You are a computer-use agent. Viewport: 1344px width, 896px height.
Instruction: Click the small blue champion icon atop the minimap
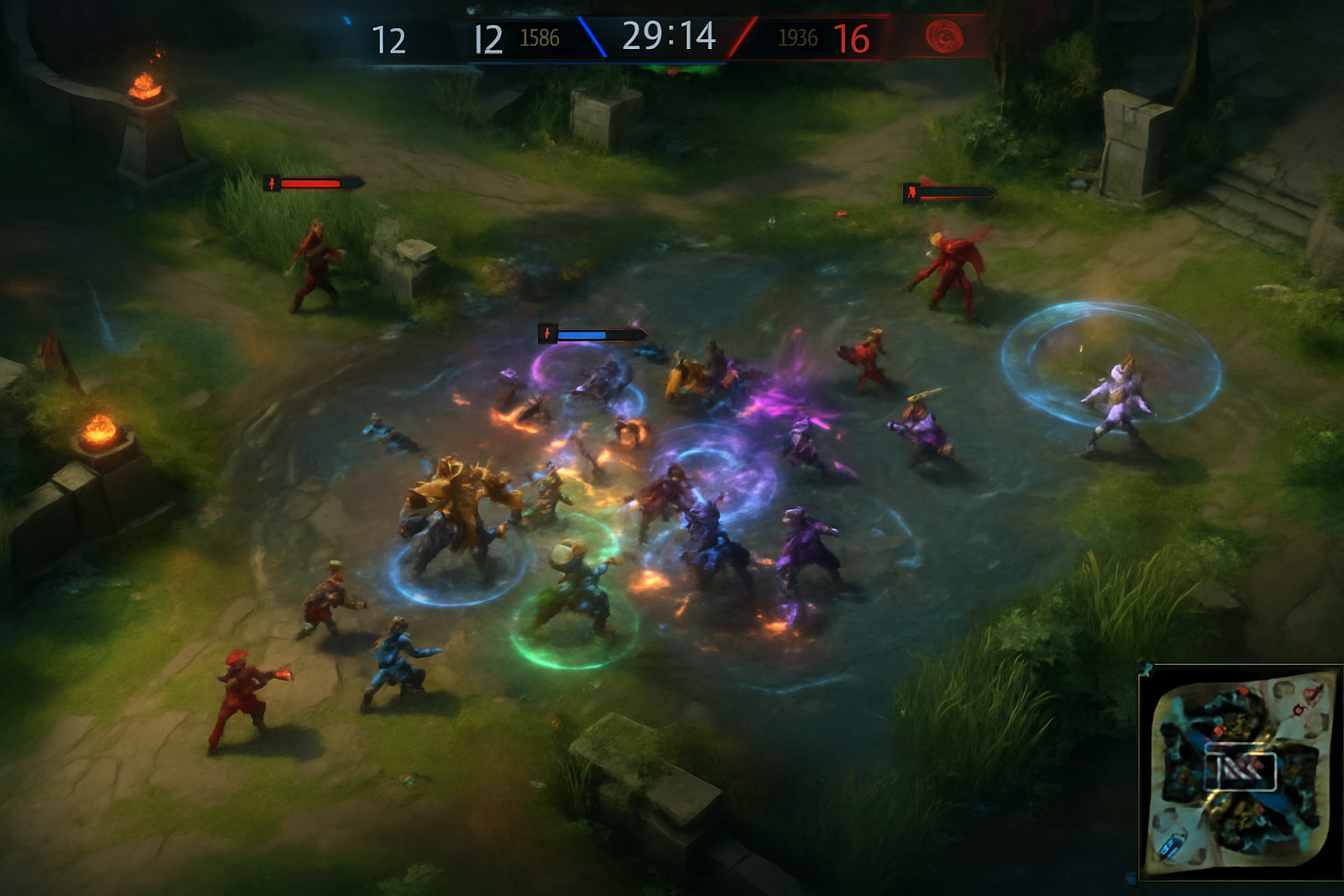[x=1146, y=669]
